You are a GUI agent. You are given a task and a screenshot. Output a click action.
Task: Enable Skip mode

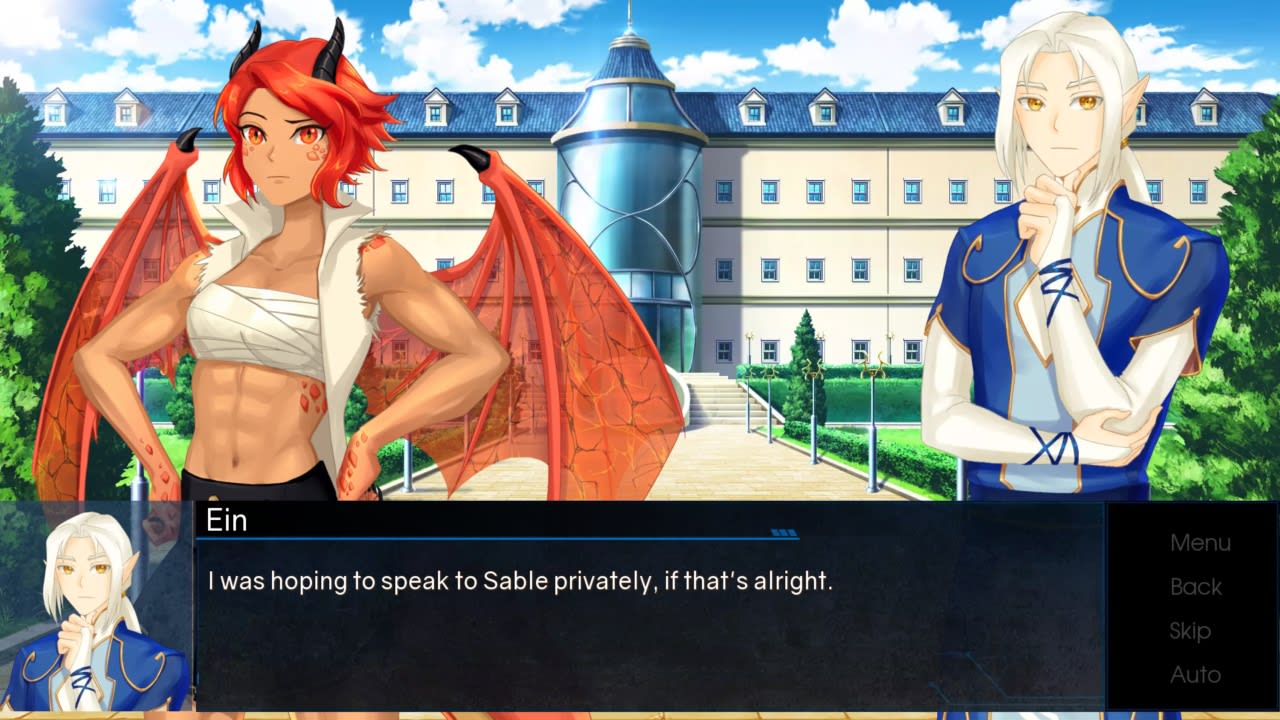point(1192,631)
